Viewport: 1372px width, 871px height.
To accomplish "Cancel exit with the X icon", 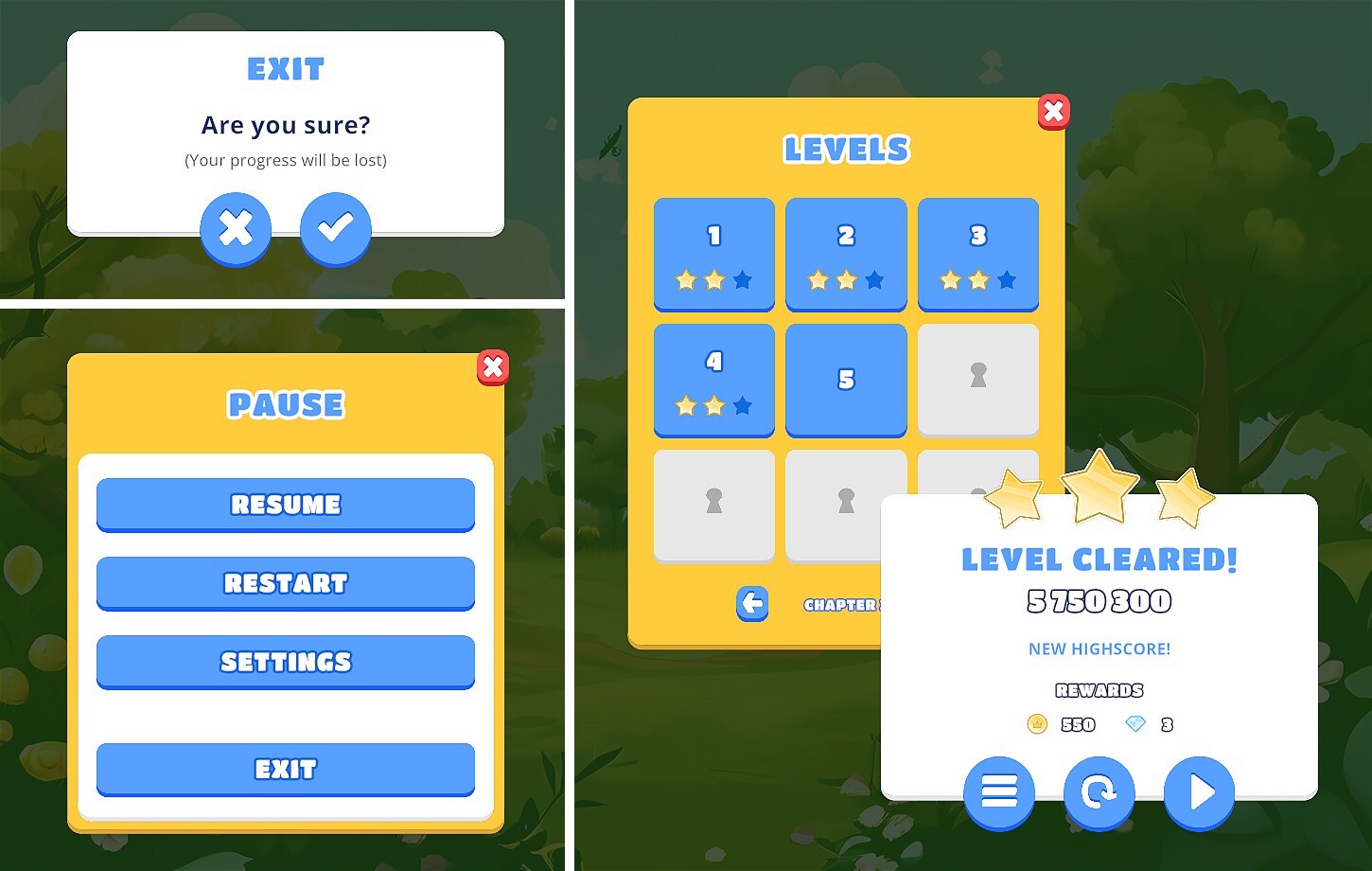I will point(236,228).
